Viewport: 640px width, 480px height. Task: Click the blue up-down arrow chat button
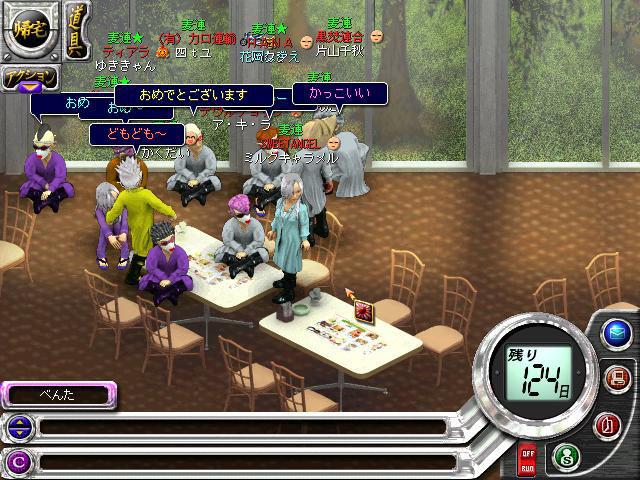pyautogui.click(x=18, y=428)
